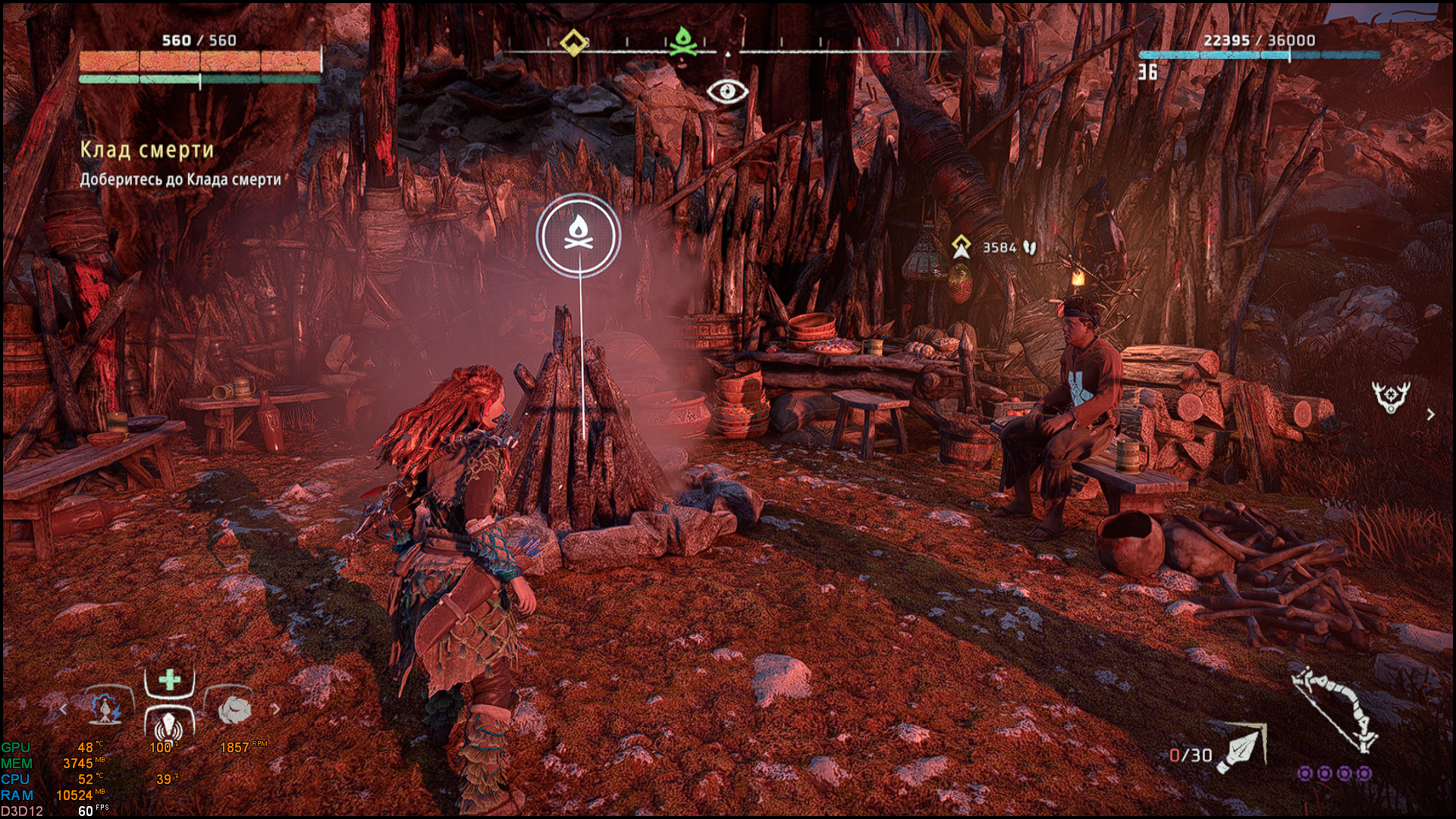
Task: Select the horned machine icon
Action: coord(1390,397)
